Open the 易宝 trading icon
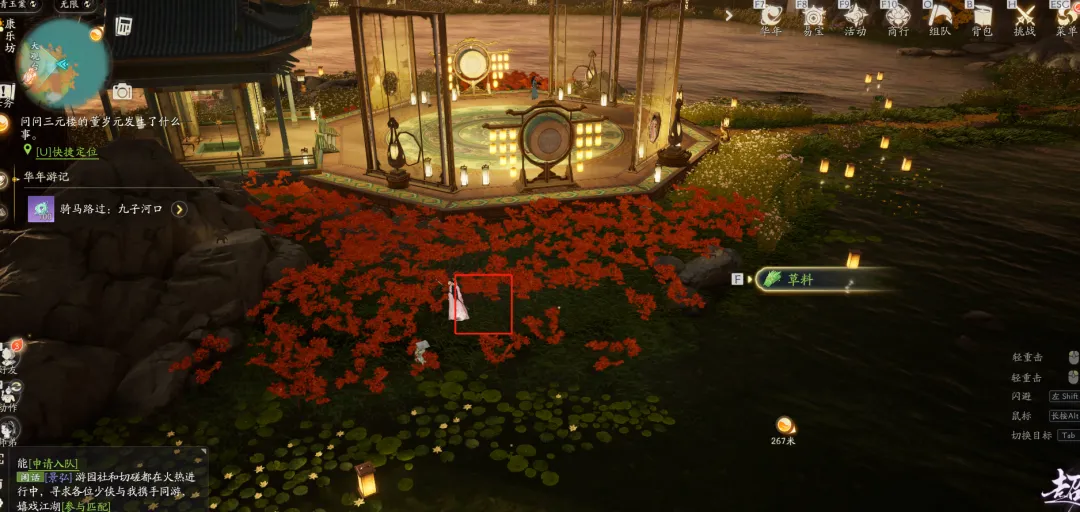 coord(813,17)
